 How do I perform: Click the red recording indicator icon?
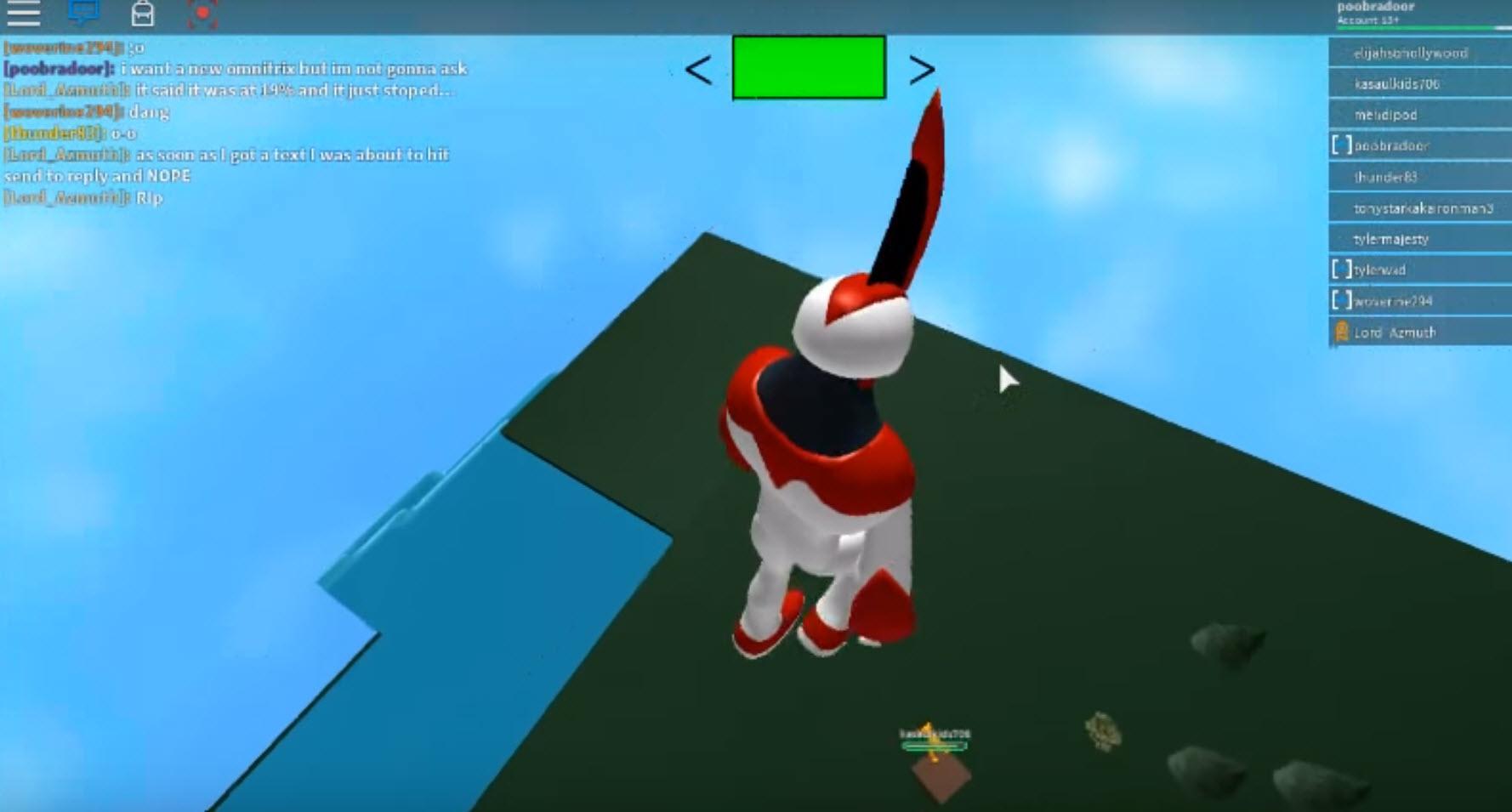[204, 14]
